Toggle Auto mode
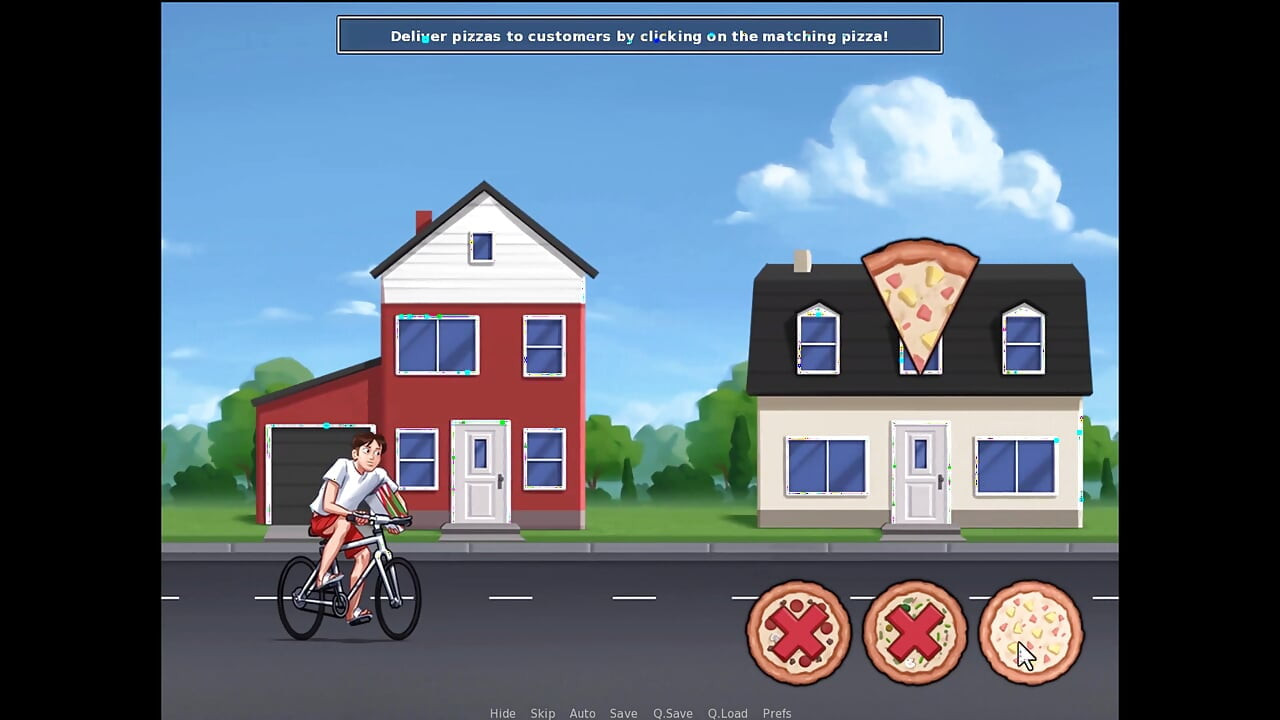This screenshot has width=1280, height=720. click(582, 713)
